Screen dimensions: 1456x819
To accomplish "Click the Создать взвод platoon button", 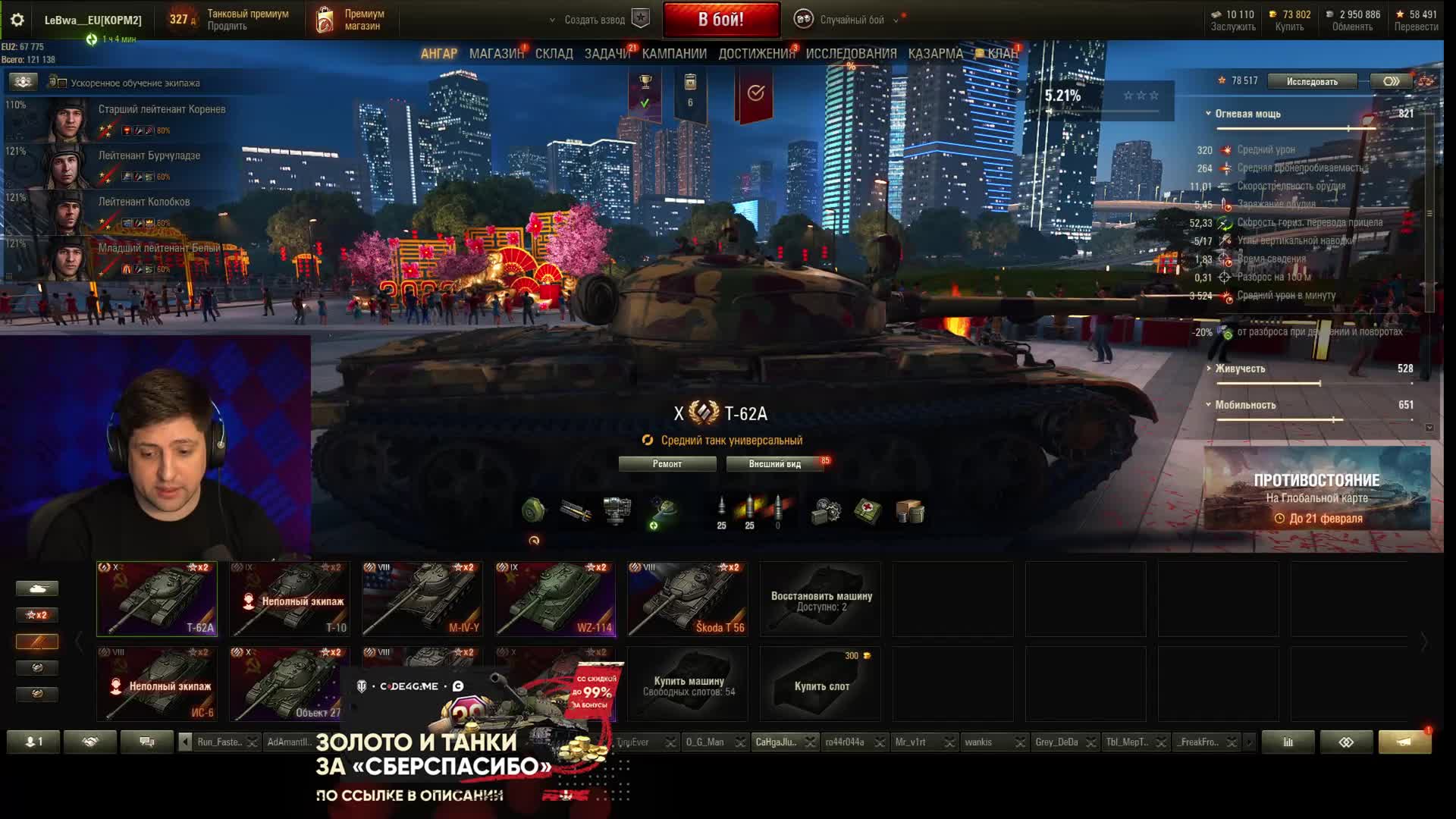I will [595, 20].
